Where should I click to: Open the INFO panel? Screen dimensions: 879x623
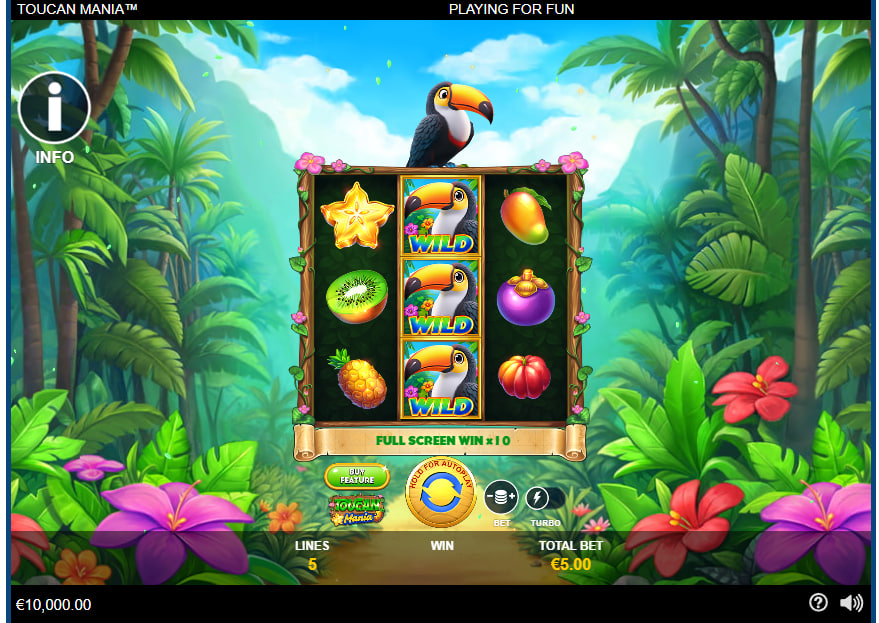(x=54, y=107)
